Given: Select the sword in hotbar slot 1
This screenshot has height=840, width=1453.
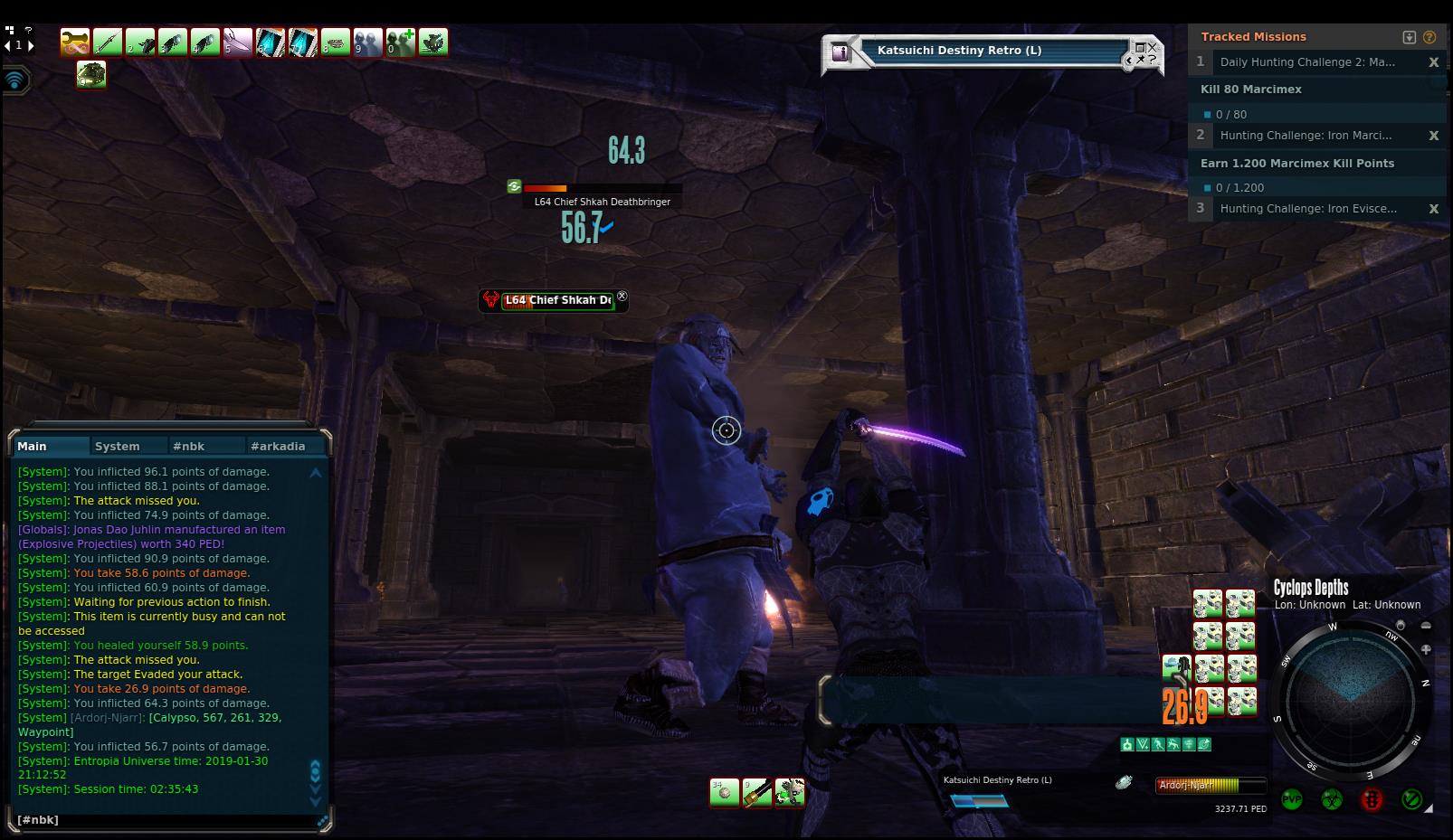Looking at the screenshot, I should [107, 42].
